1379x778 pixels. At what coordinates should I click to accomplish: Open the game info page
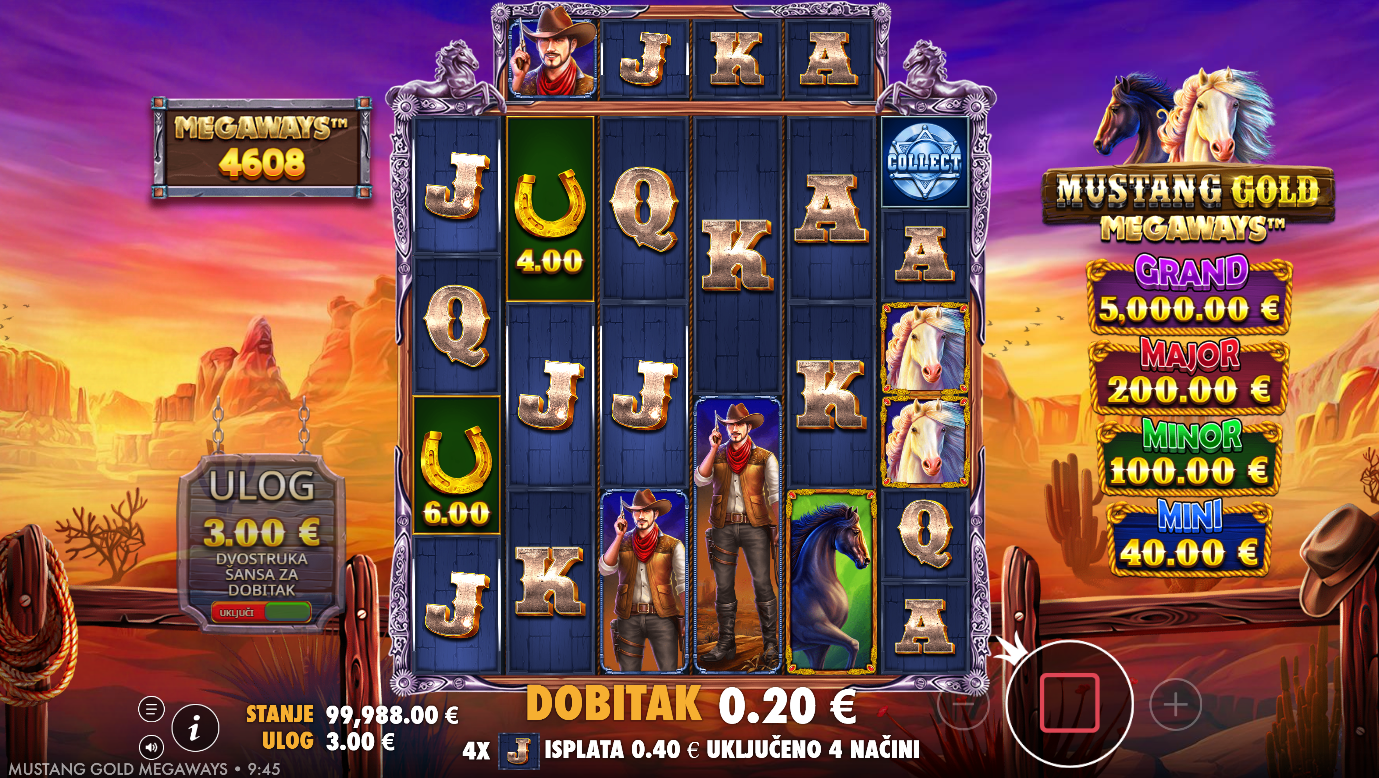(195, 728)
